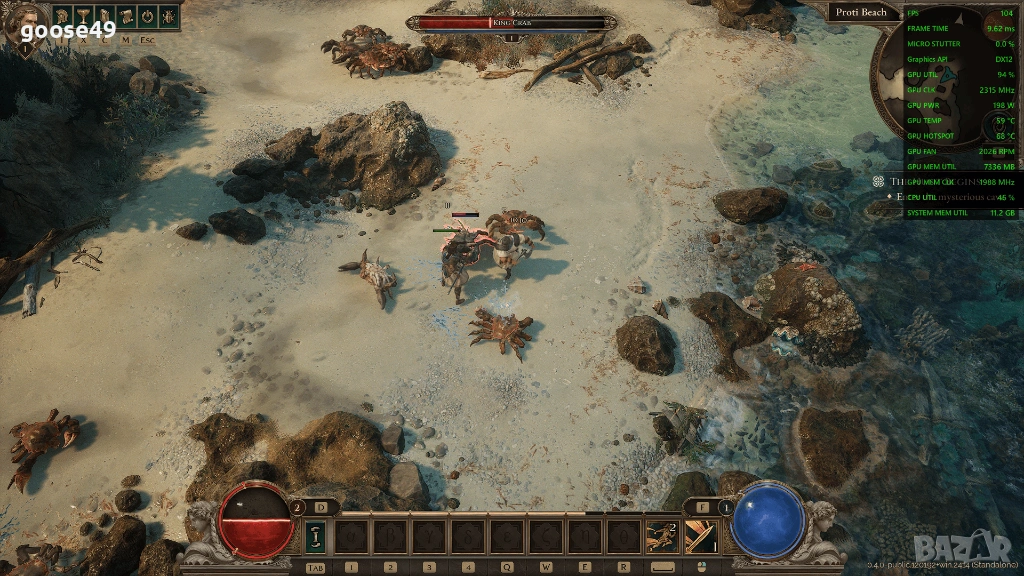Click the Proti Beach zone label
The width and height of the screenshot is (1024, 576).
point(861,12)
